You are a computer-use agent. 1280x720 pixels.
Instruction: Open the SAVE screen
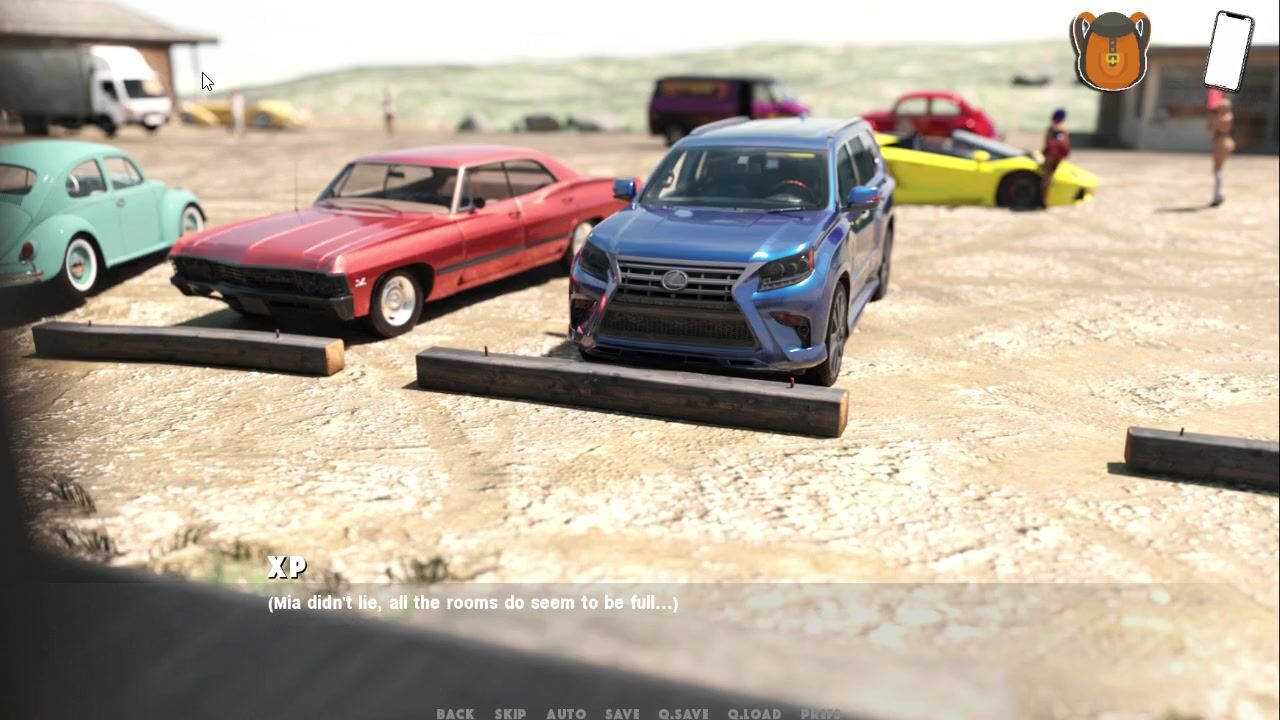pos(622,713)
